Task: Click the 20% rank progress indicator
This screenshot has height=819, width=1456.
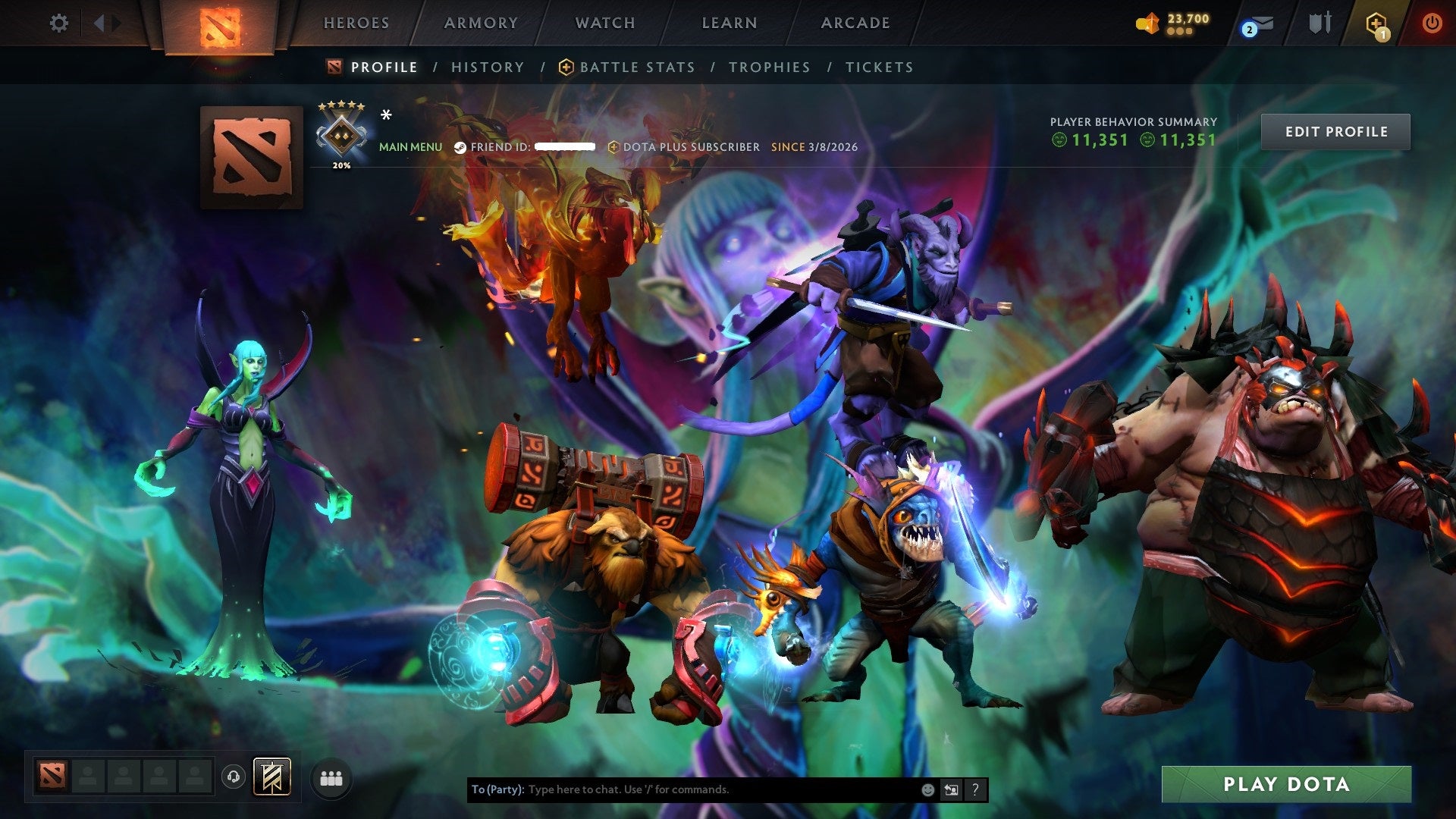Action: click(343, 163)
